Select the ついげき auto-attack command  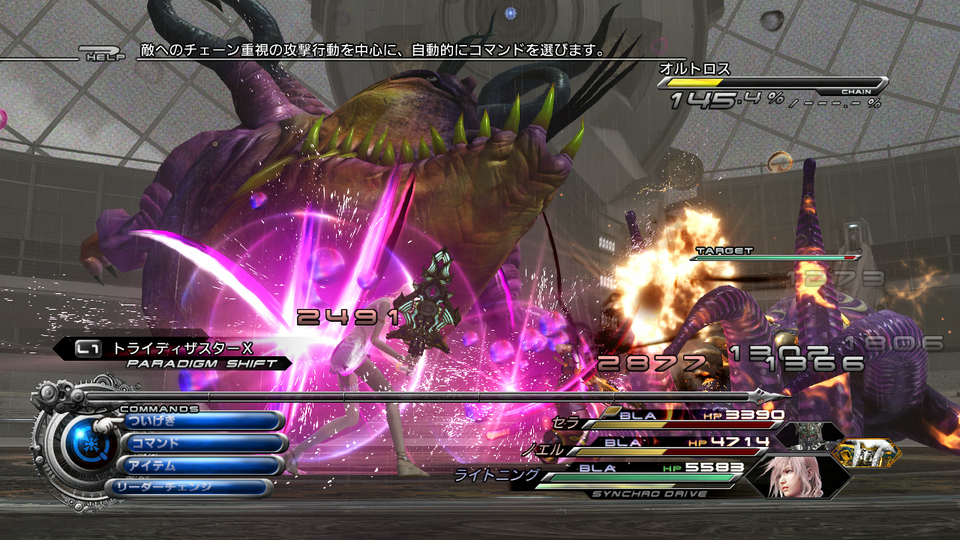(x=200, y=421)
